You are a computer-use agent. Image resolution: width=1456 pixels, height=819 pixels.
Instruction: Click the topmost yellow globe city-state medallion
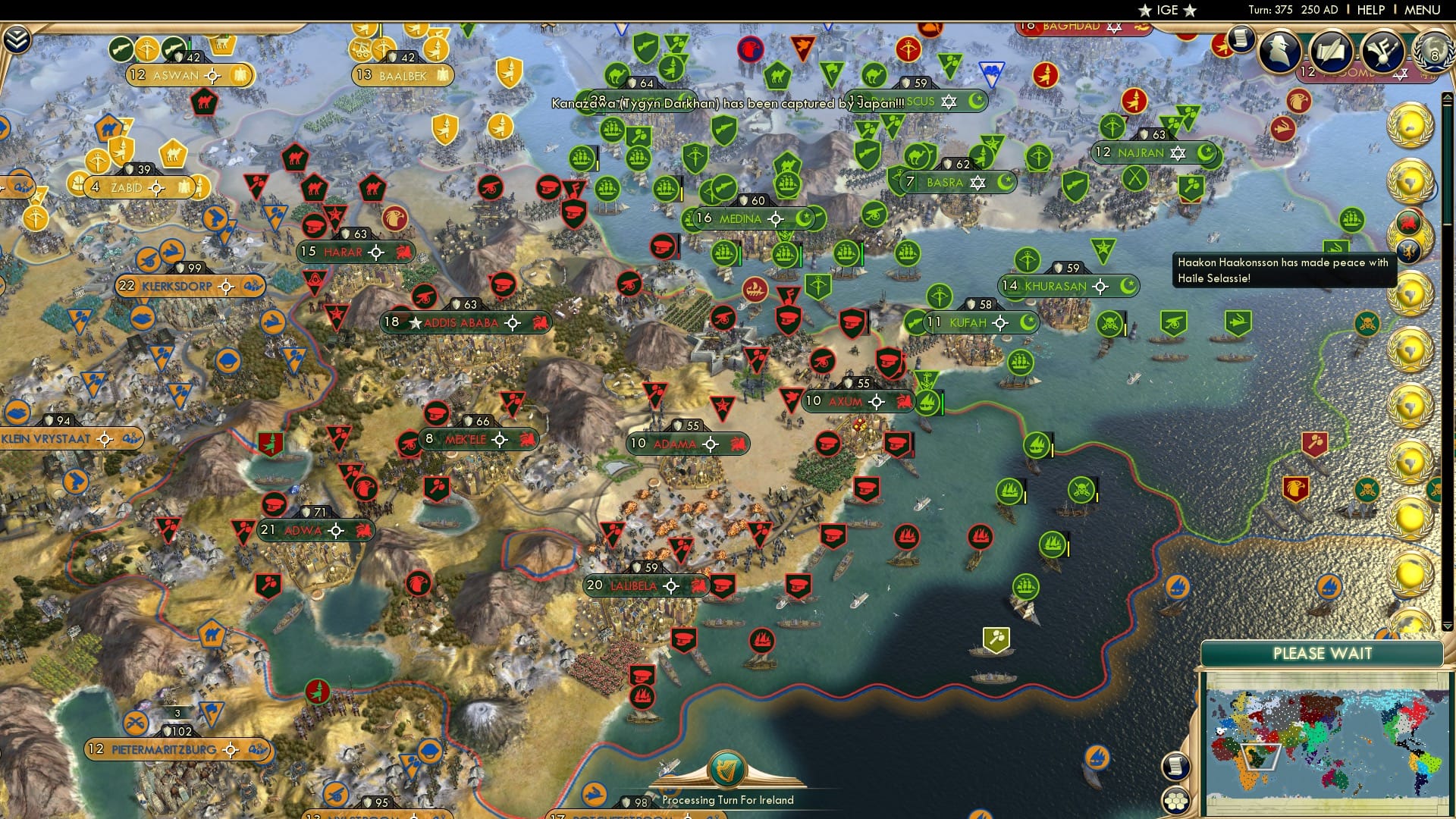1412,125
